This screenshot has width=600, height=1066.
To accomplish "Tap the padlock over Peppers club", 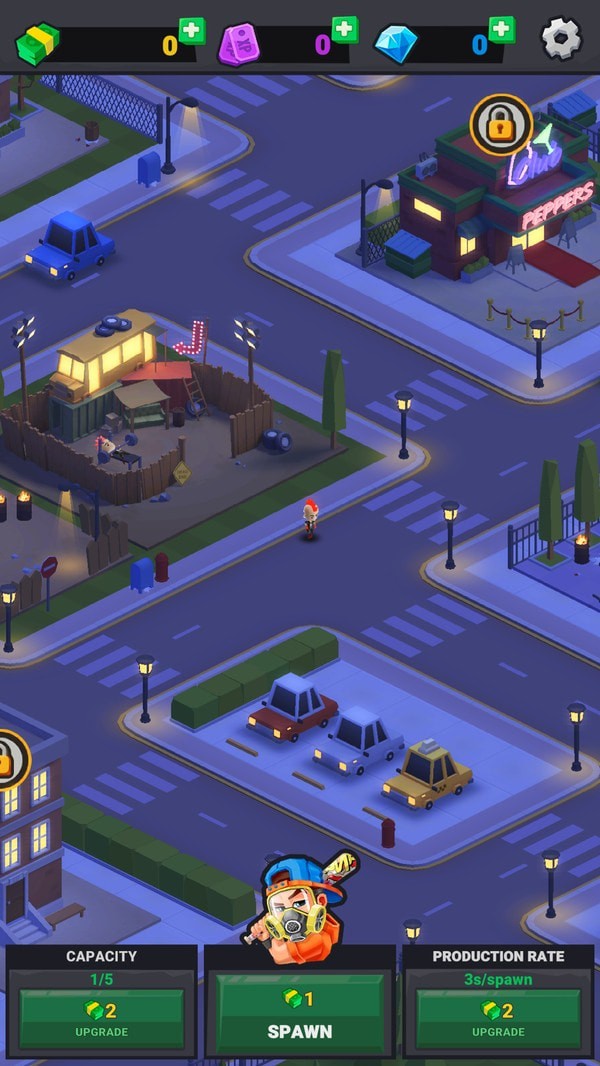I will 501,125.
